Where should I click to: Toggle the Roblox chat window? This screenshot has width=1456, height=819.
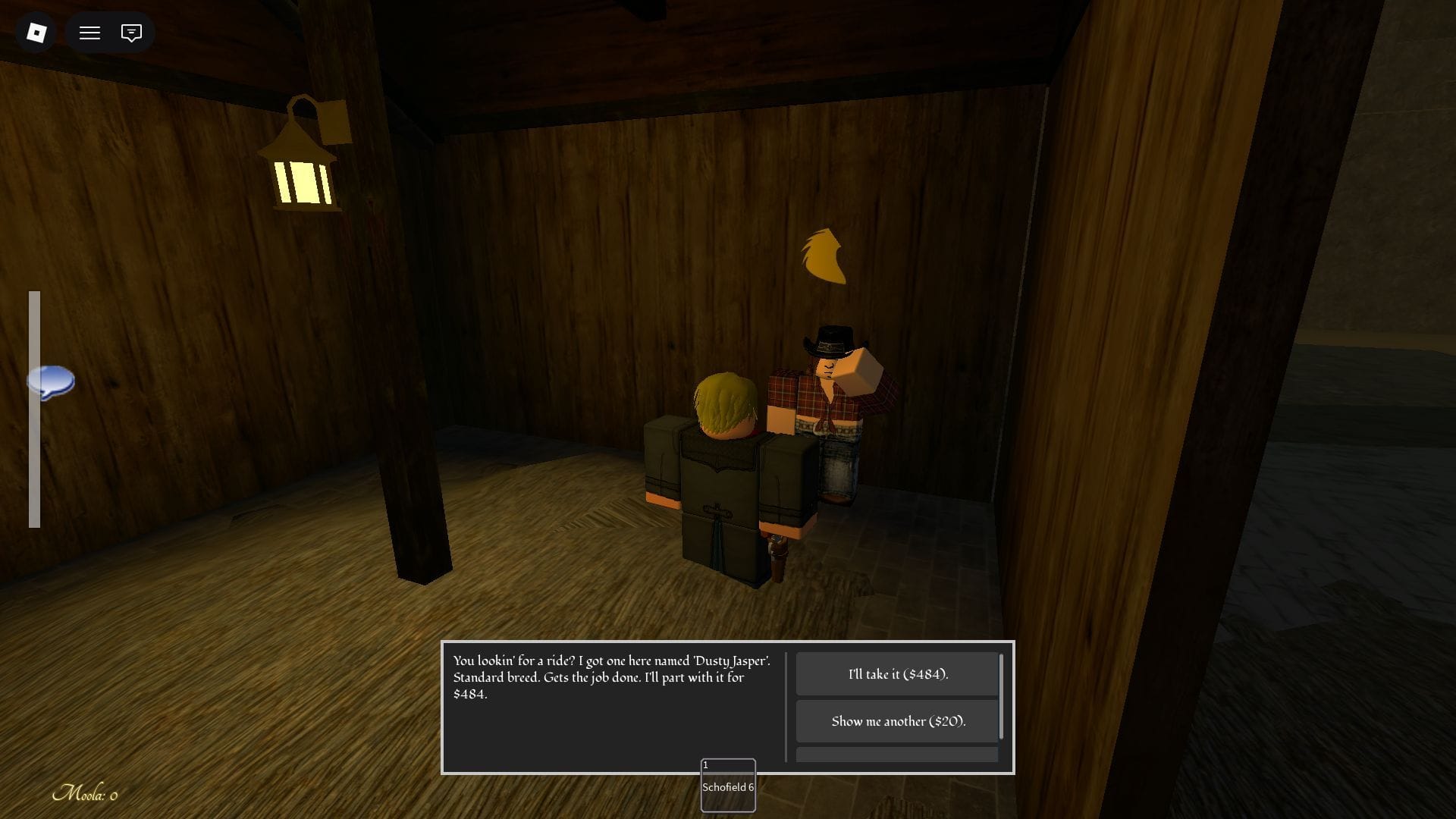(131, 33)
